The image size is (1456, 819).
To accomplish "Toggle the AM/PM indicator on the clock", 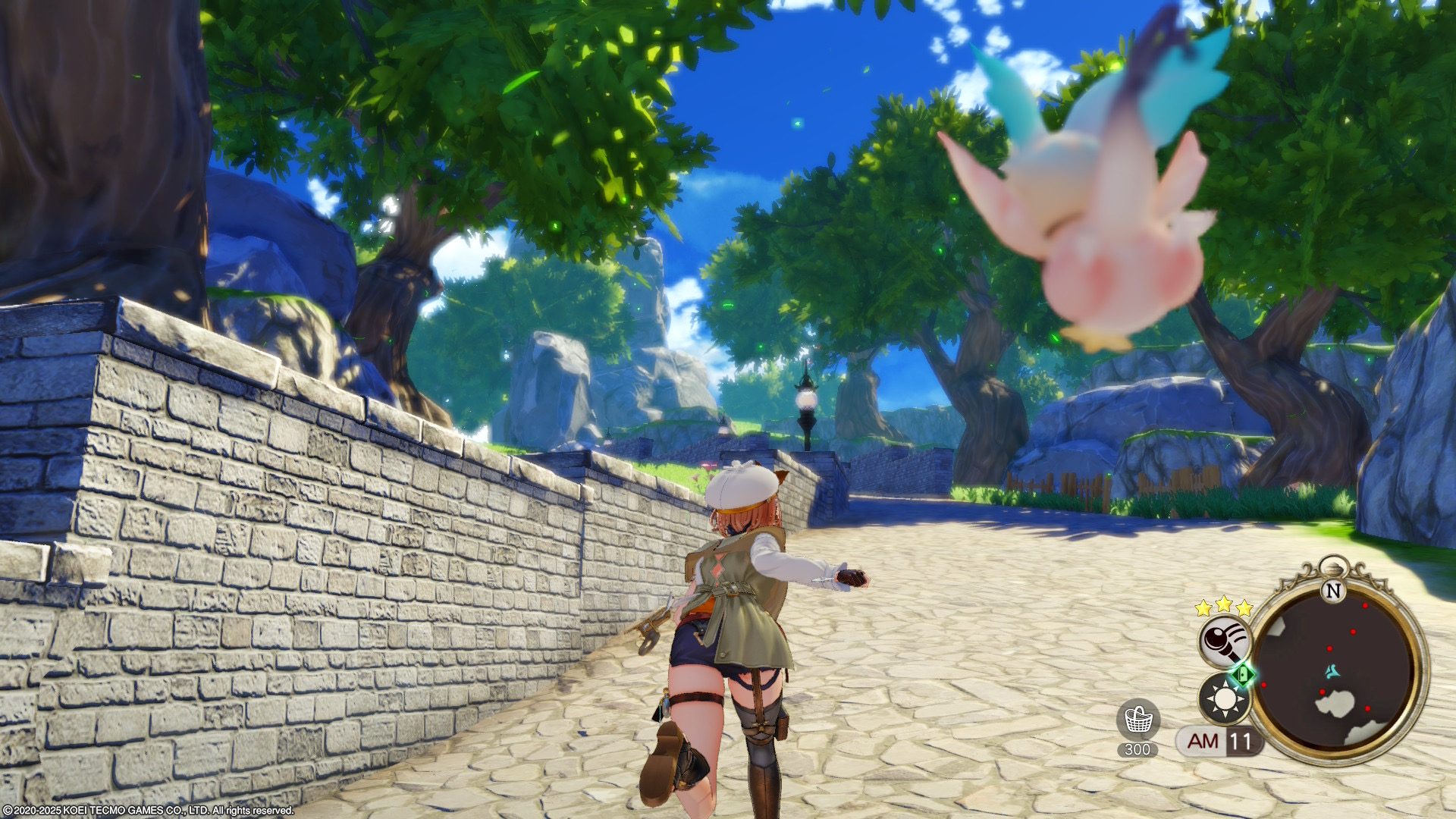I will [x=1203, y=742].
